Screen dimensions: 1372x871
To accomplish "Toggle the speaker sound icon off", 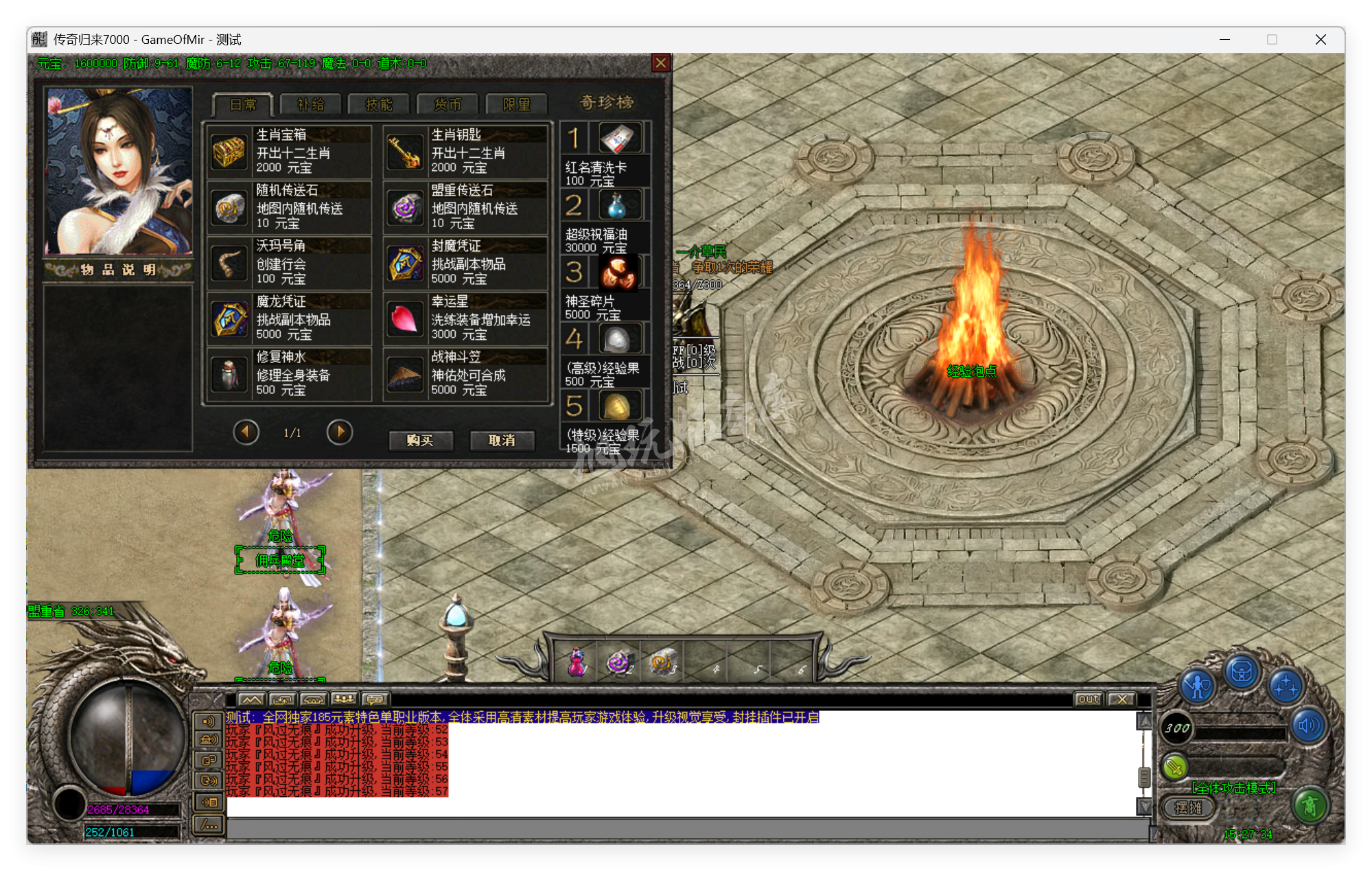I will point(1307,725).
